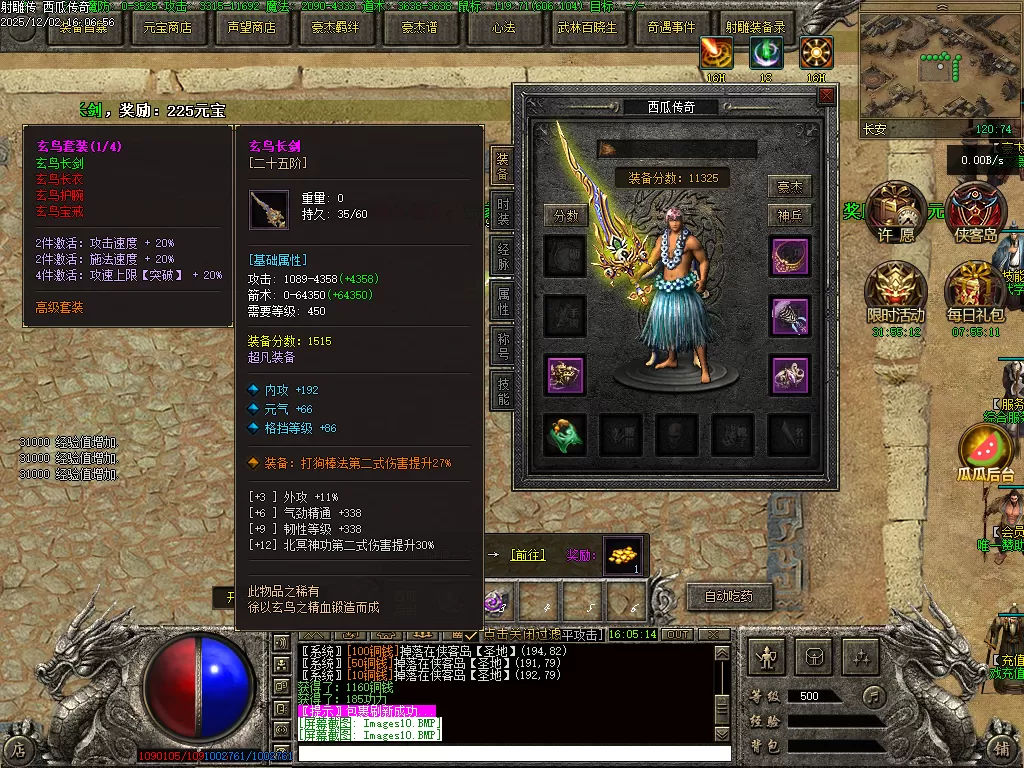The image size is (1024, 768).
Task: Open the 声望商店 reputation shop
Action: coord(251,27)
